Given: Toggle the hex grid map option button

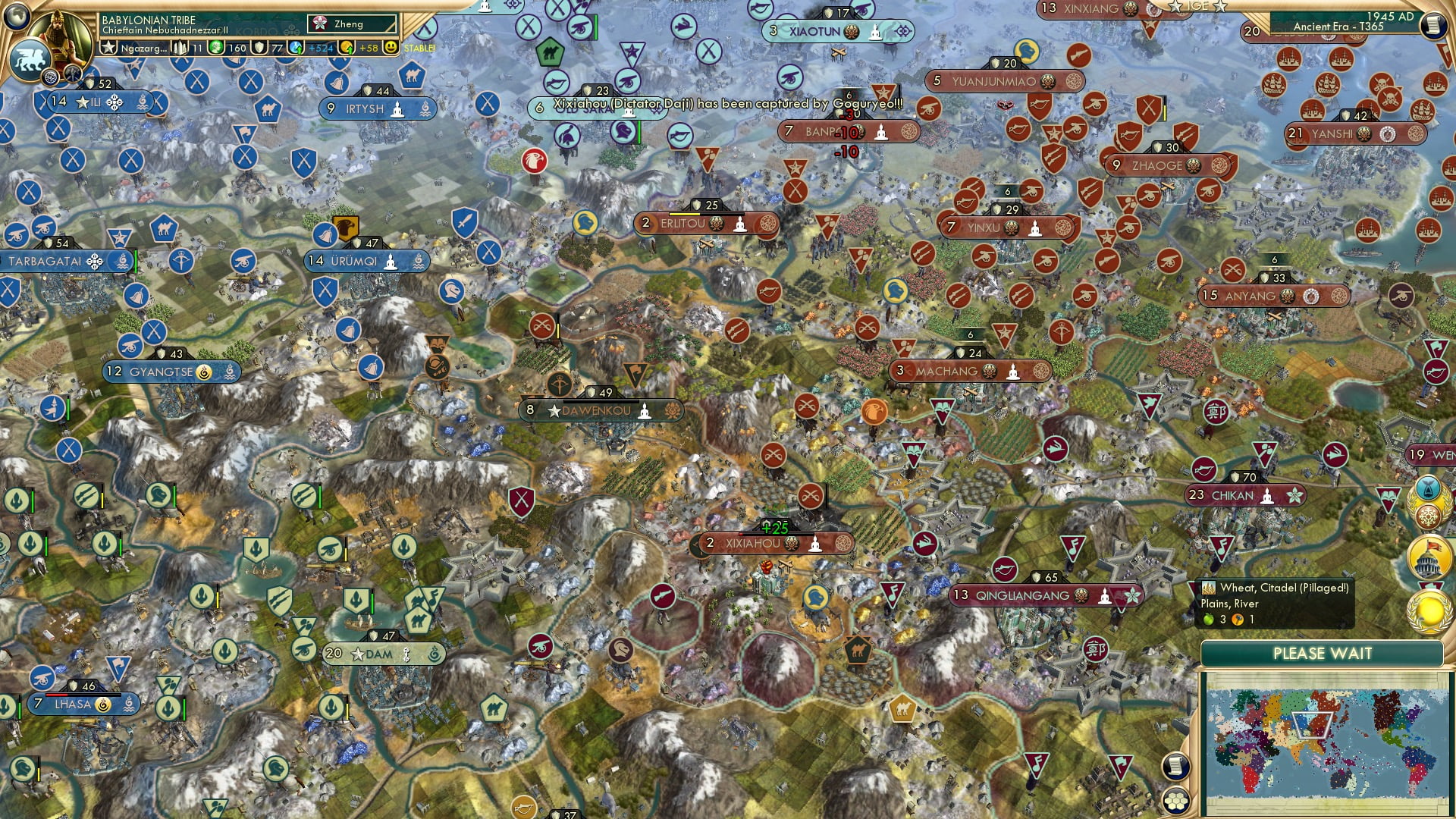Looking at the screenshot, I should click(1175, 801).
